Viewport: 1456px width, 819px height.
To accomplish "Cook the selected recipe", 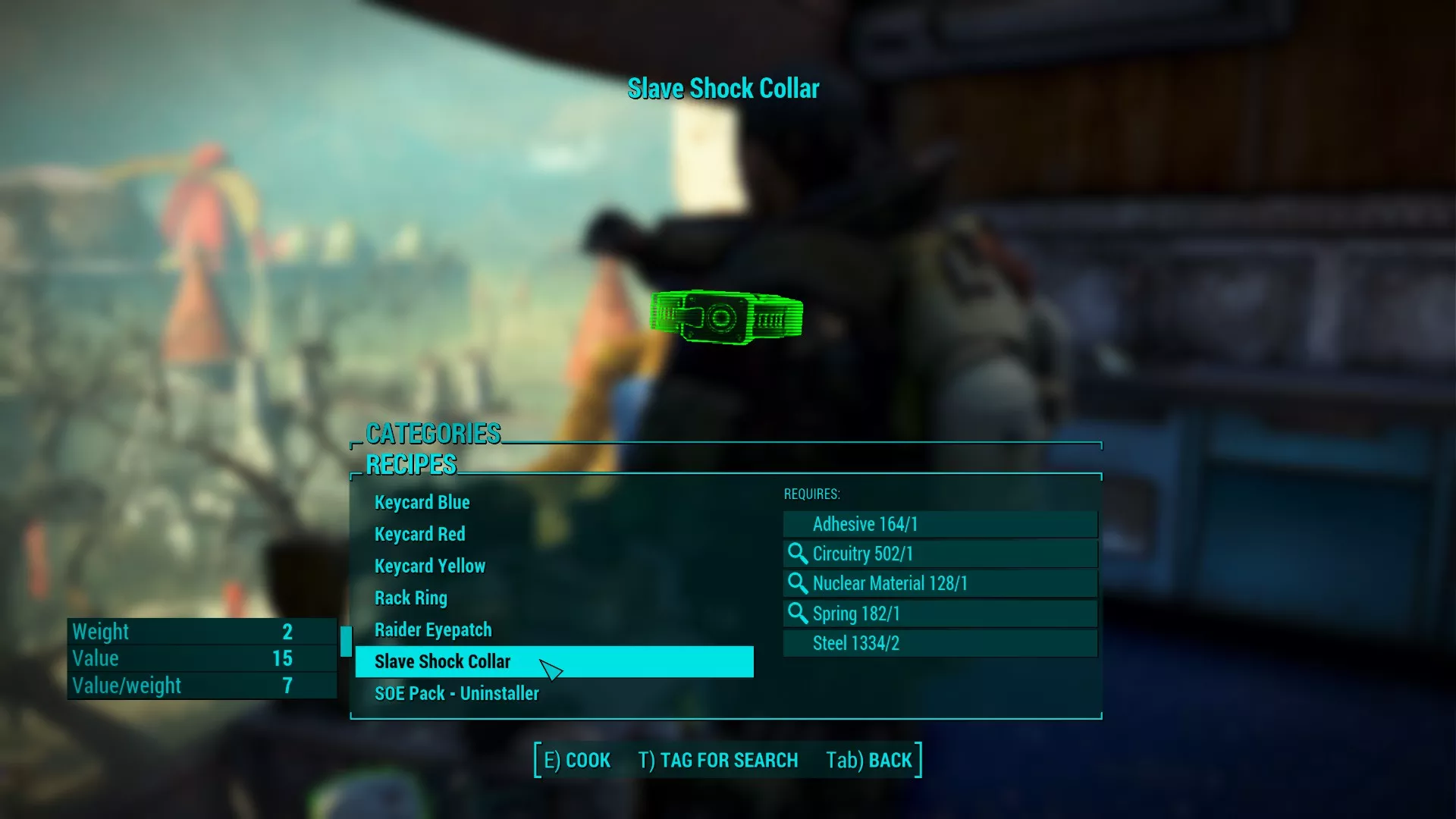I will coord(577,761).
